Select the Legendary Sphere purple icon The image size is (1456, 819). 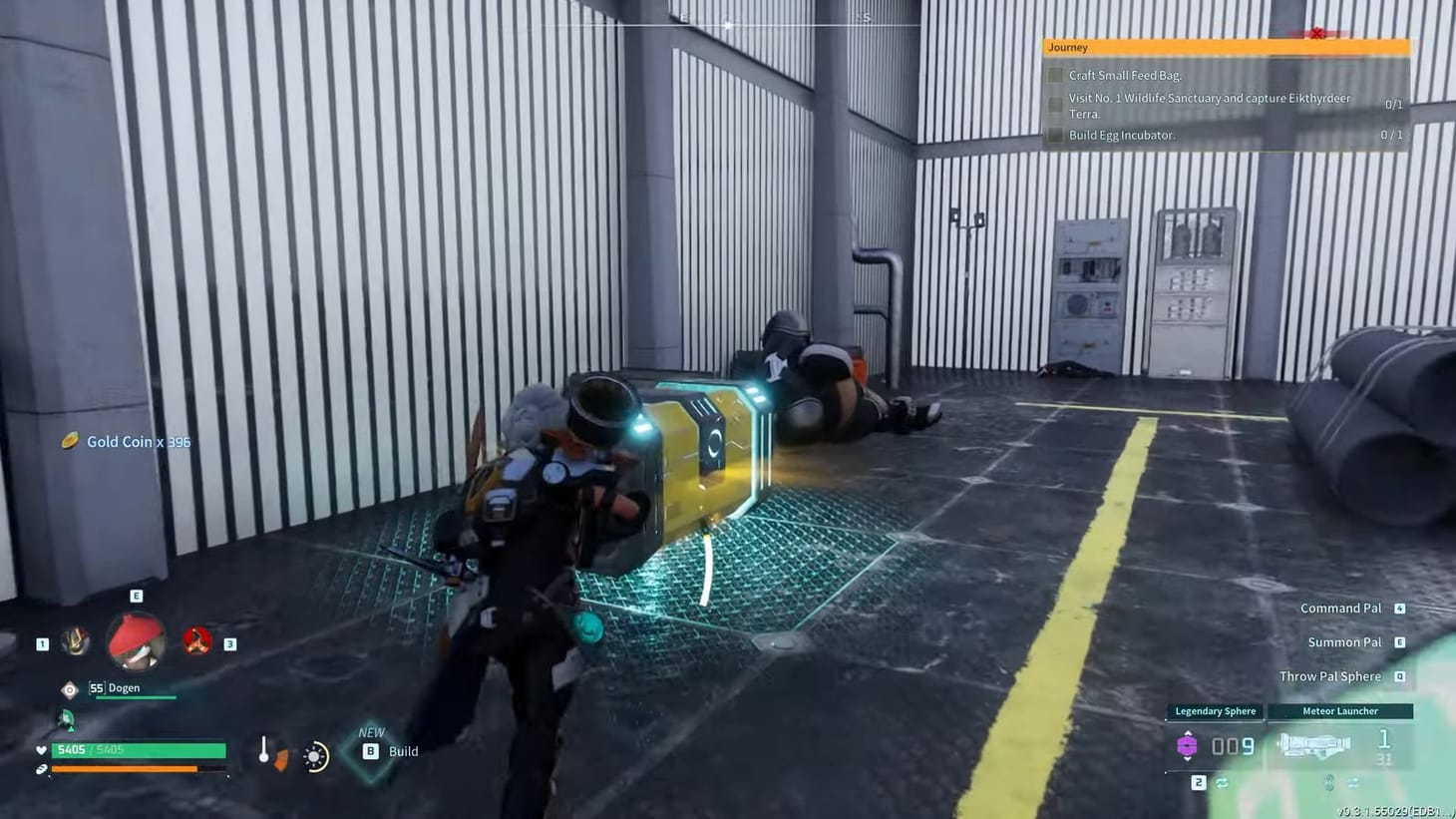pyautogui.click(x=1188, y=744)
